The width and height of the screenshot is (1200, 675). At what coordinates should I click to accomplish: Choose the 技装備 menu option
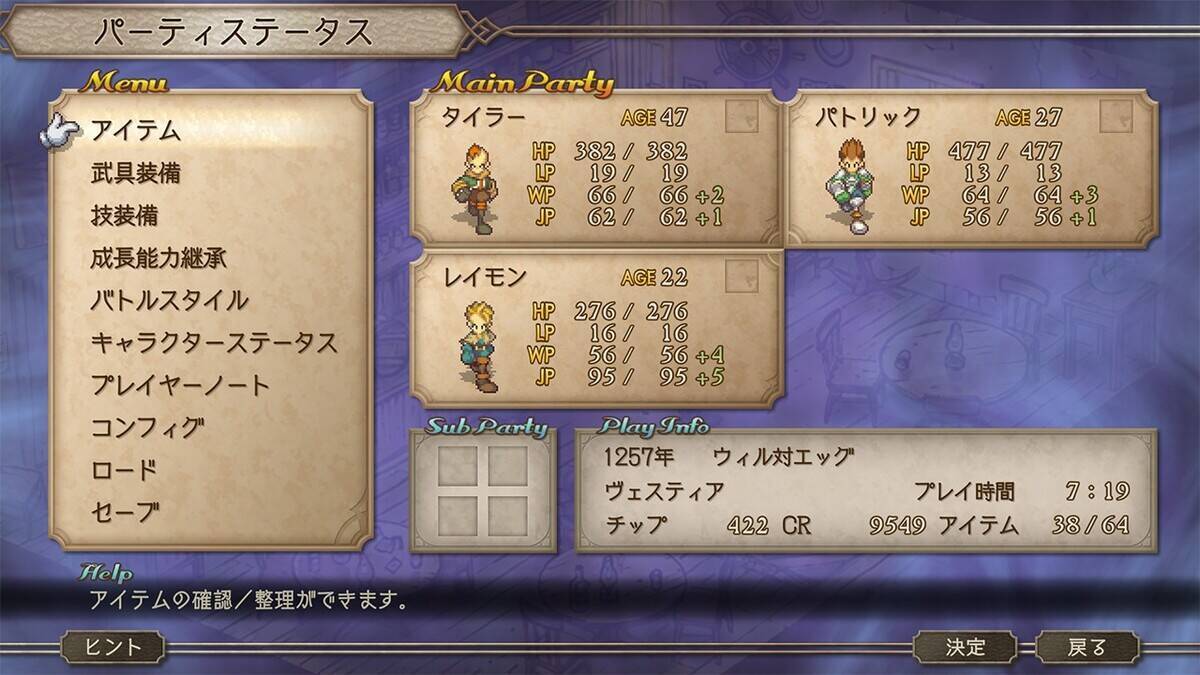(124, 215)
